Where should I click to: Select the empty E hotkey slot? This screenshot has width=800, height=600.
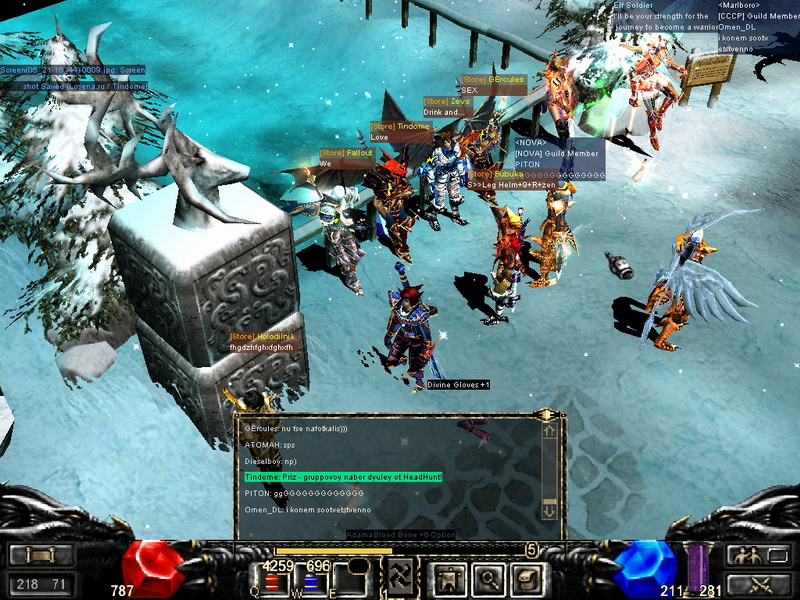point(350,580)
